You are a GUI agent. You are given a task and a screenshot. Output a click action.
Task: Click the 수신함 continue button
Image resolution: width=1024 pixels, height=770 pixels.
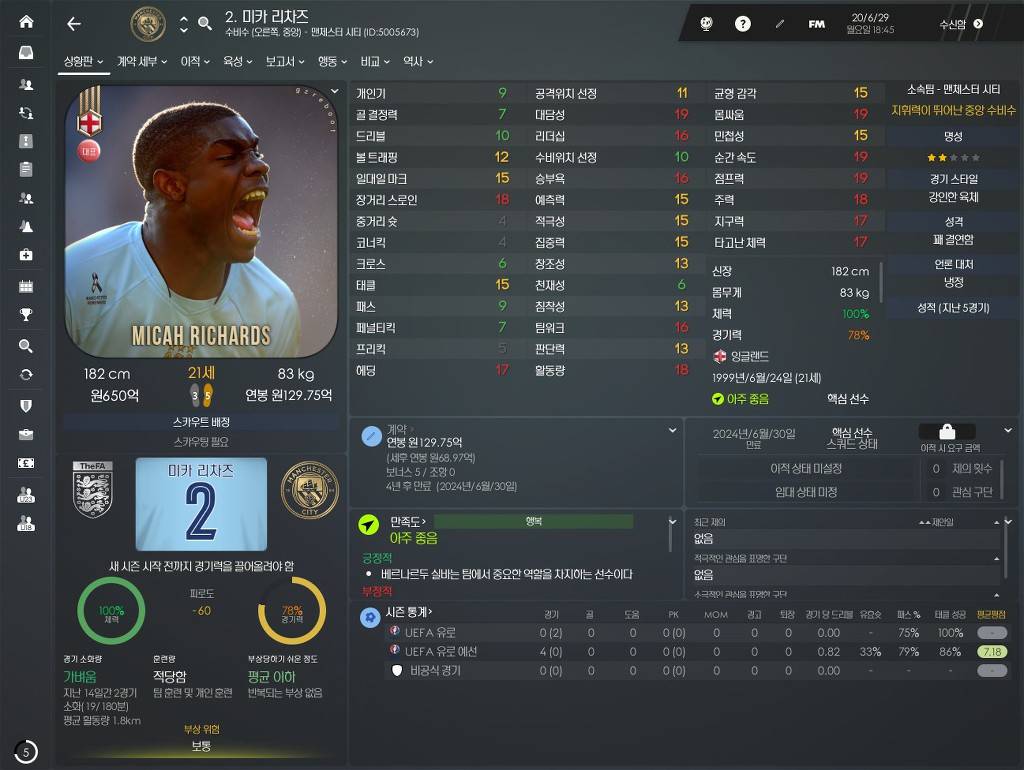[x=961, y=24]
